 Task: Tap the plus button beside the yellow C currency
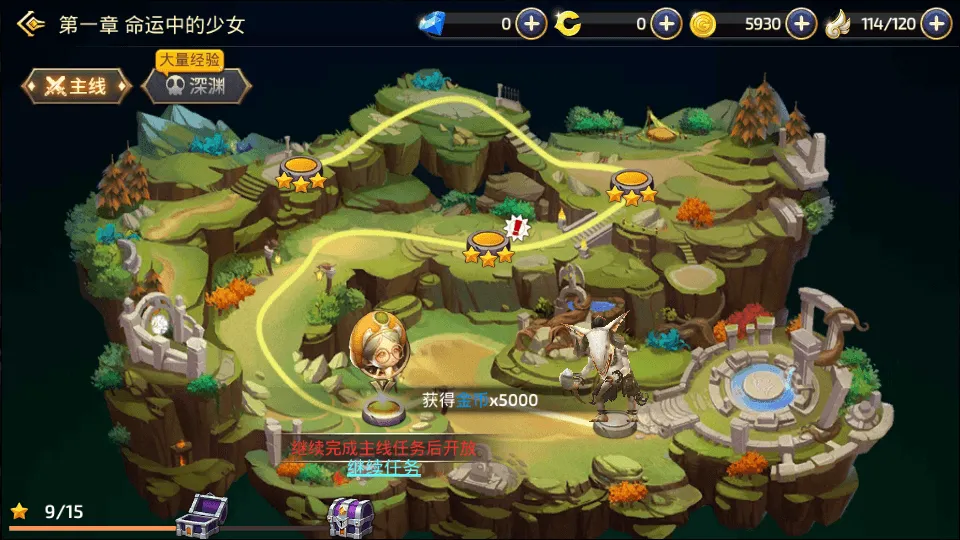(666, 23)
